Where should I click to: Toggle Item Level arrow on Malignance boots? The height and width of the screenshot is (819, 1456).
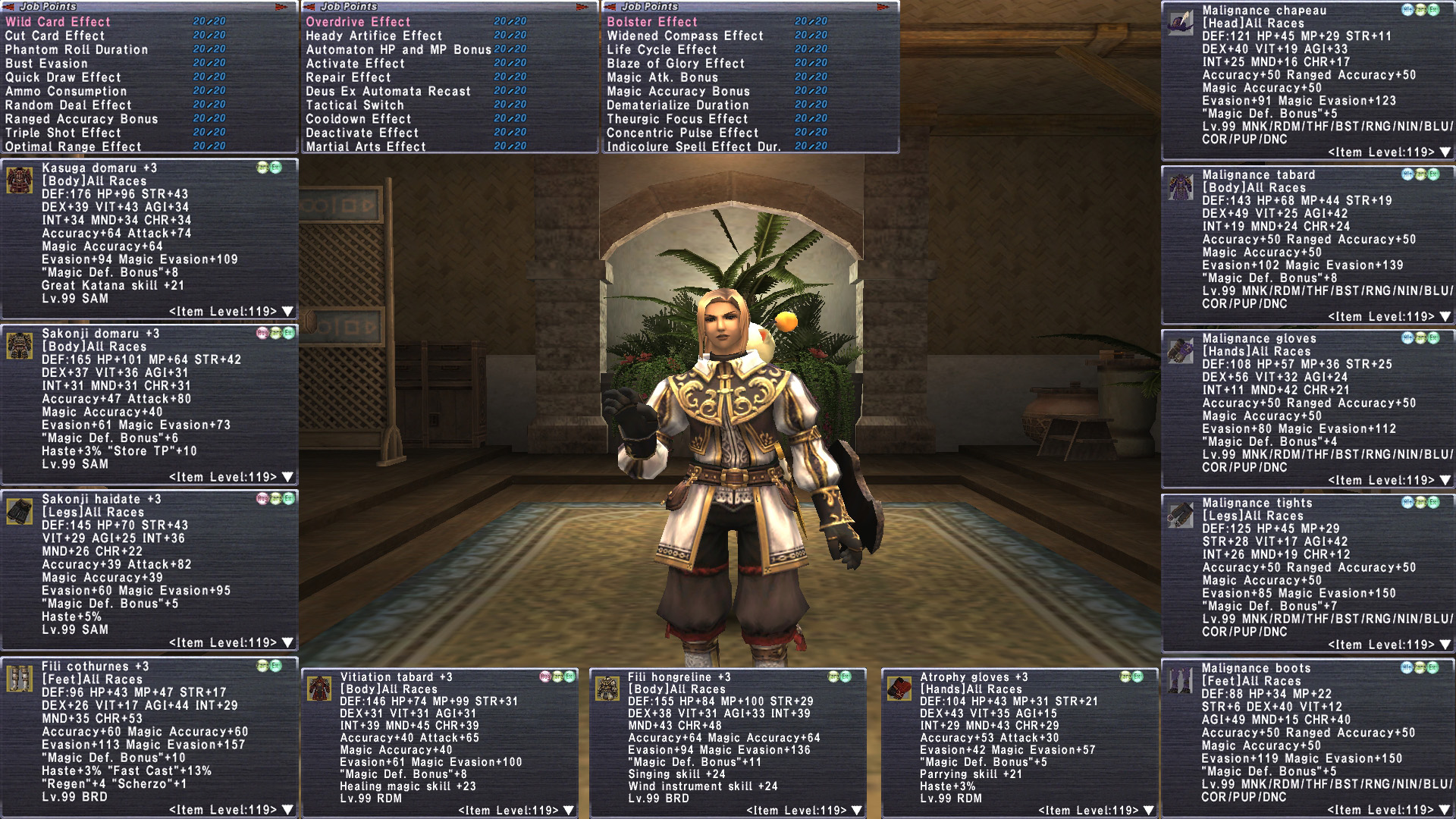point(1445,810)
